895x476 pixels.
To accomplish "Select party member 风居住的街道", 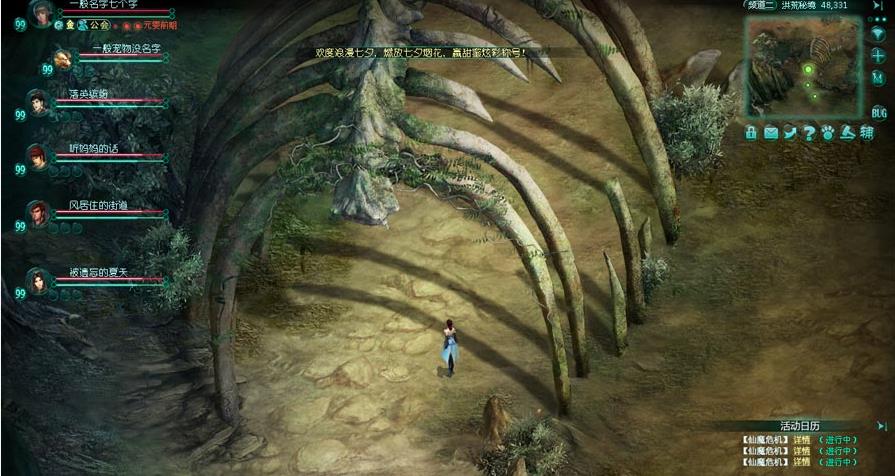I will [38, 213].
